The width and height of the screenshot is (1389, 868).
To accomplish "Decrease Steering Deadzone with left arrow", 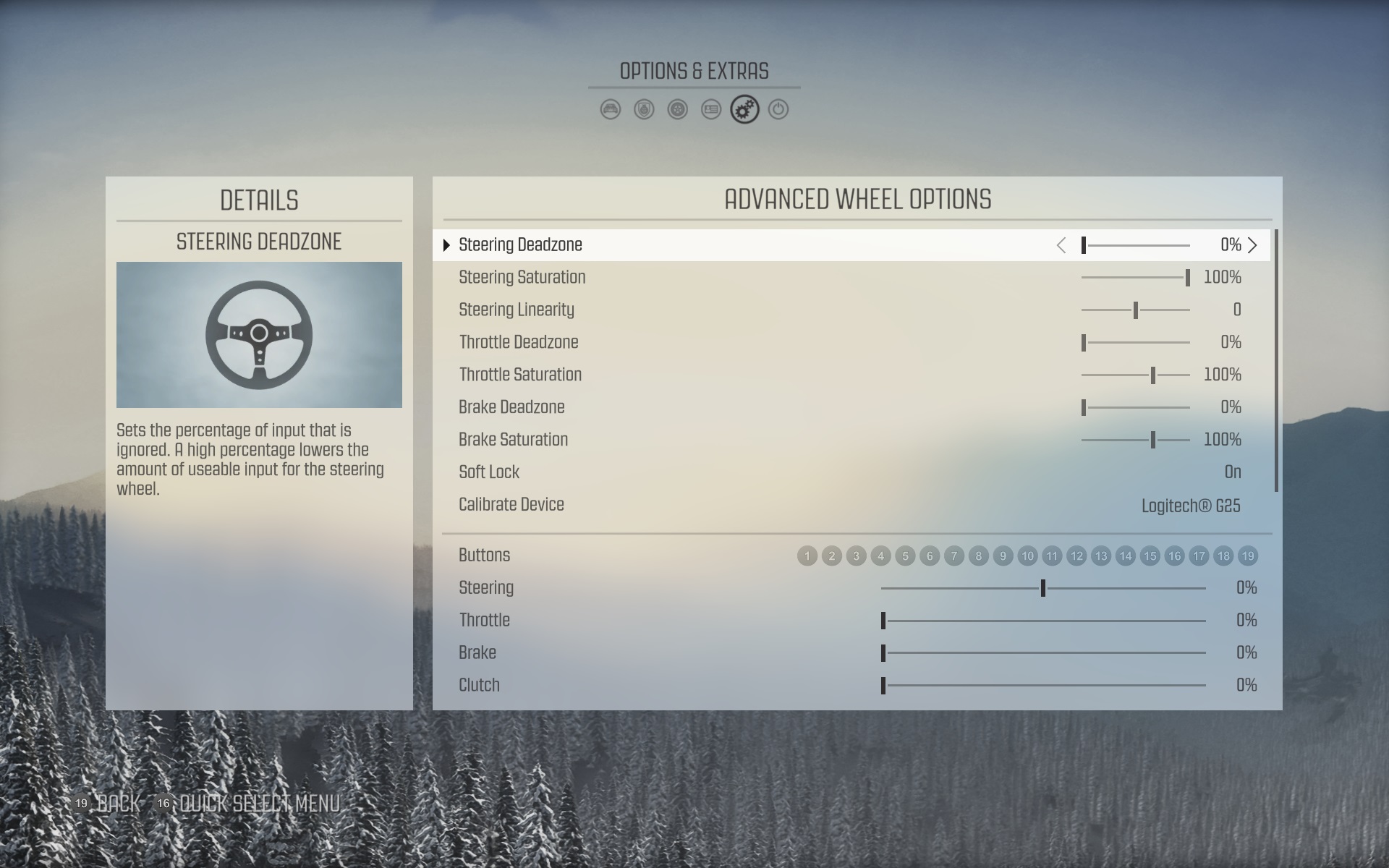I will 1061,245.
